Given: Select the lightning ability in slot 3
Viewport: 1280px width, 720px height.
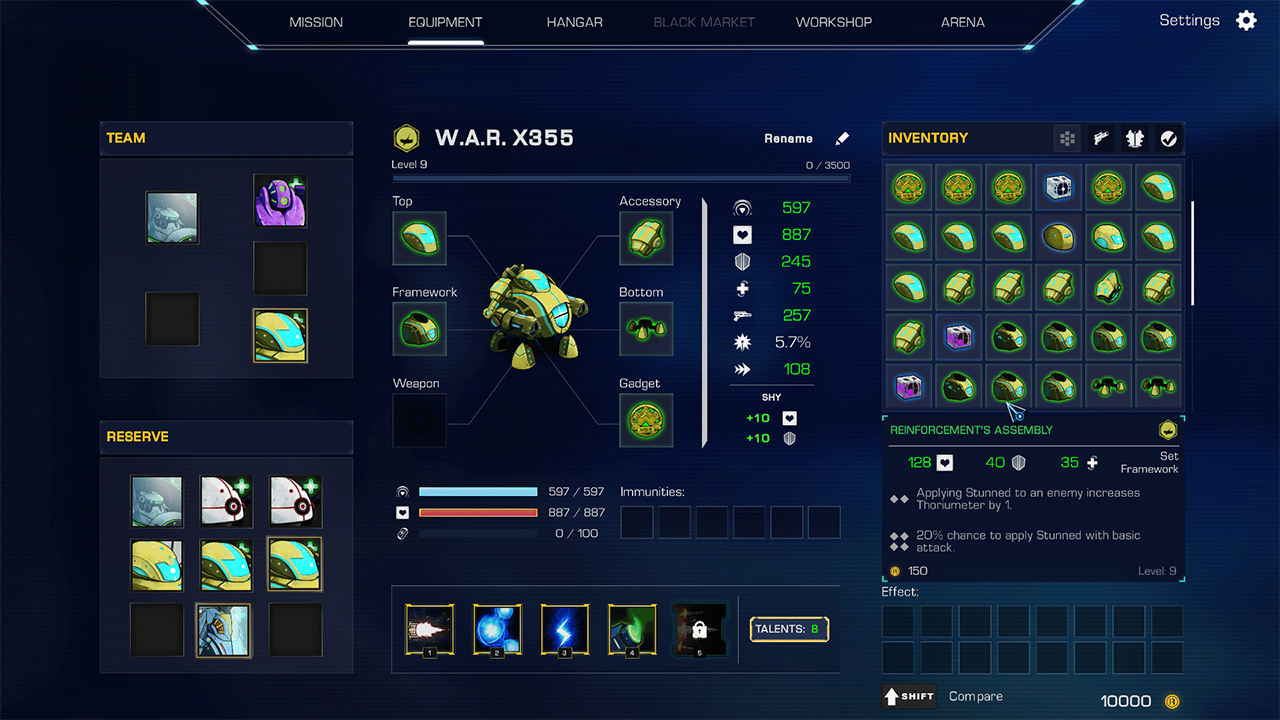Looking at the screenshot, I should (x=564, y=629).
